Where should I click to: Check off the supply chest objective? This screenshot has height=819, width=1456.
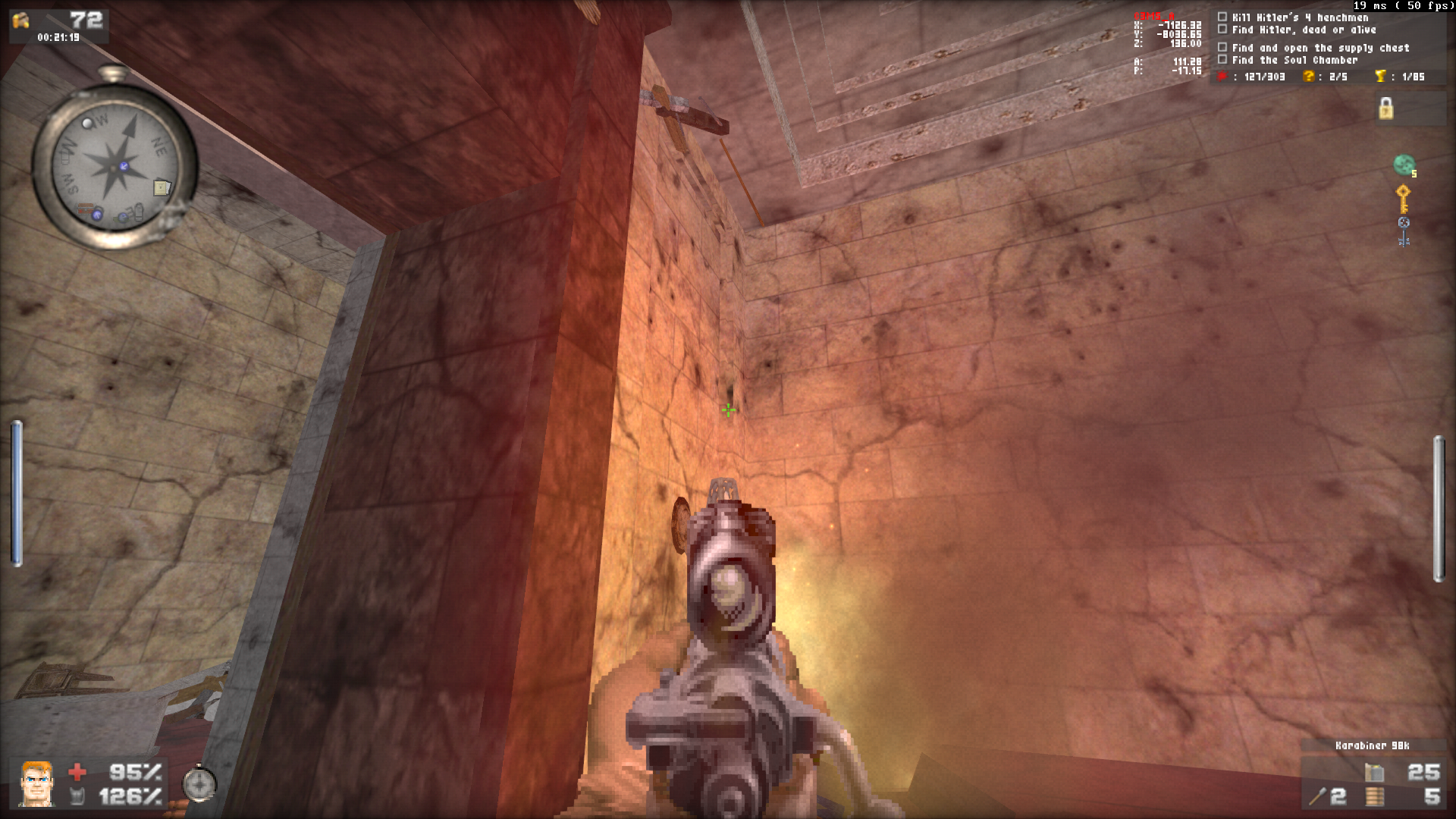pos(1224,47)
